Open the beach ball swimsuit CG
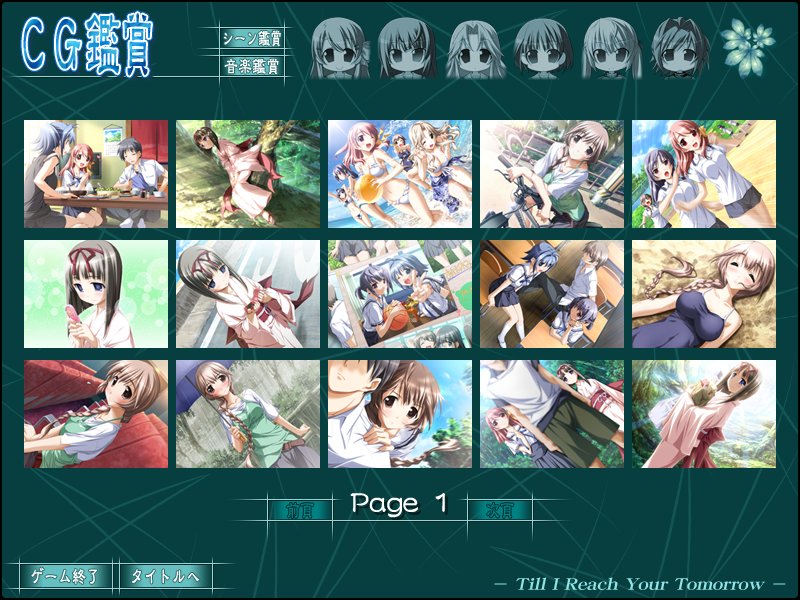800x600 pixels. point(400,174)
